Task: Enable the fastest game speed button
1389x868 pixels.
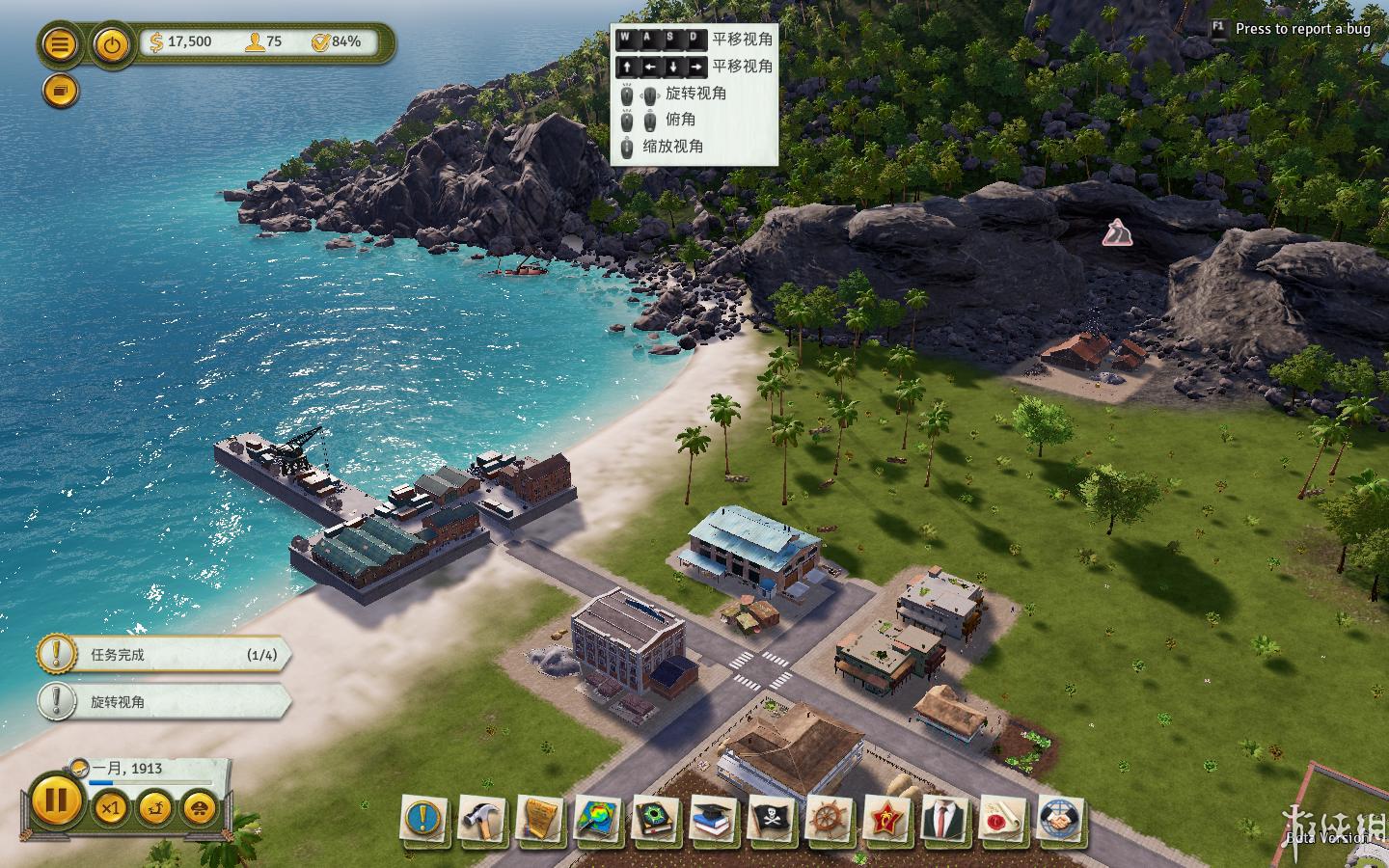Action: (200, 808)
